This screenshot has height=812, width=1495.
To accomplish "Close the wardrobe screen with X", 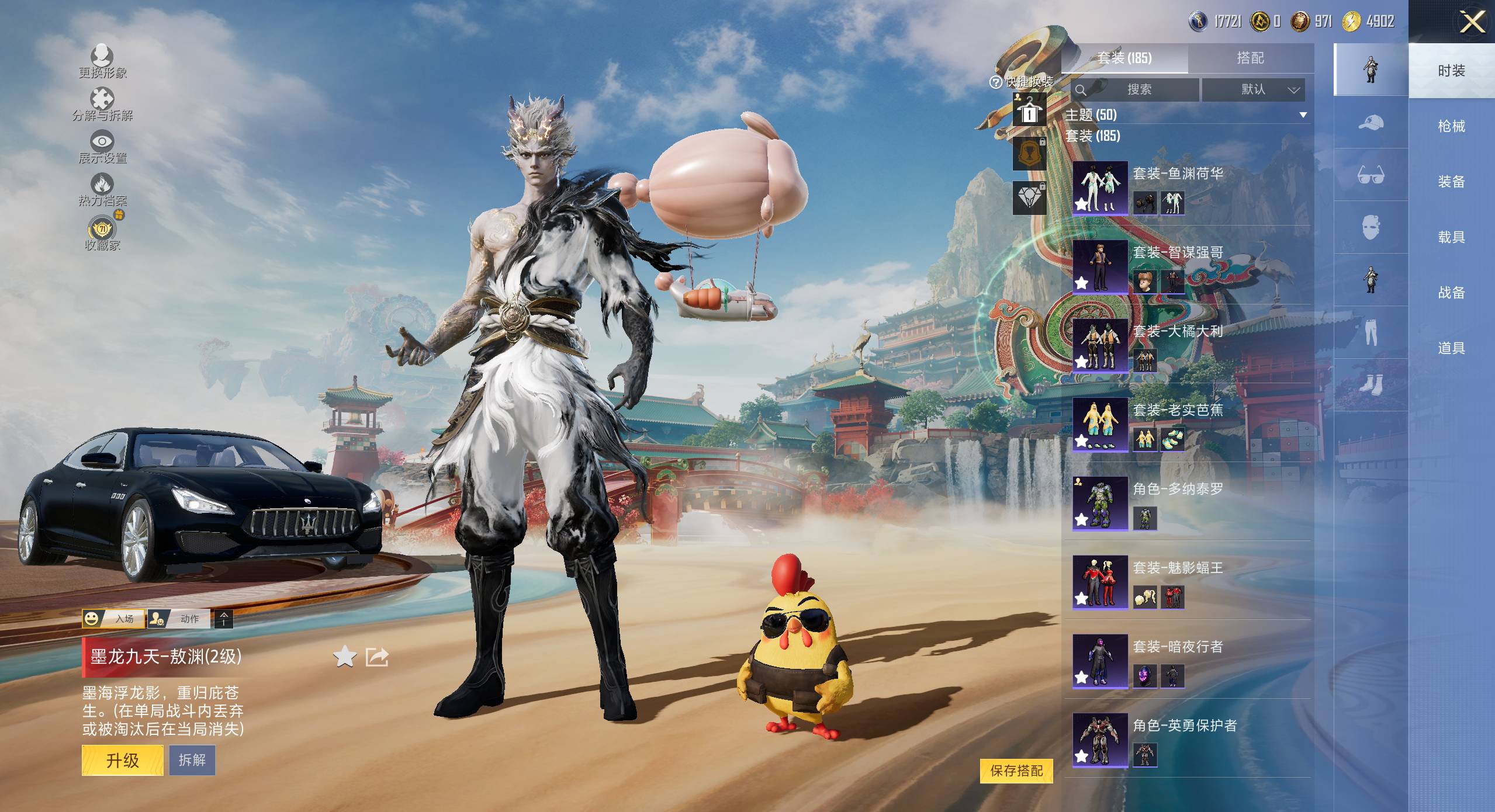I will 1472,23.
